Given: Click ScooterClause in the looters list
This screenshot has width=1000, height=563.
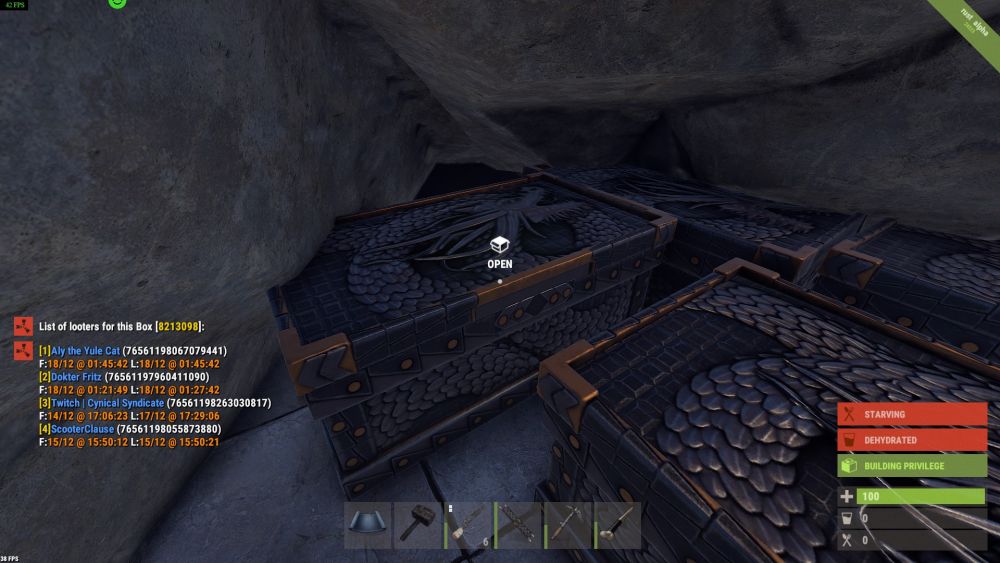Looking at the screenshot, I should coord(82,429).
